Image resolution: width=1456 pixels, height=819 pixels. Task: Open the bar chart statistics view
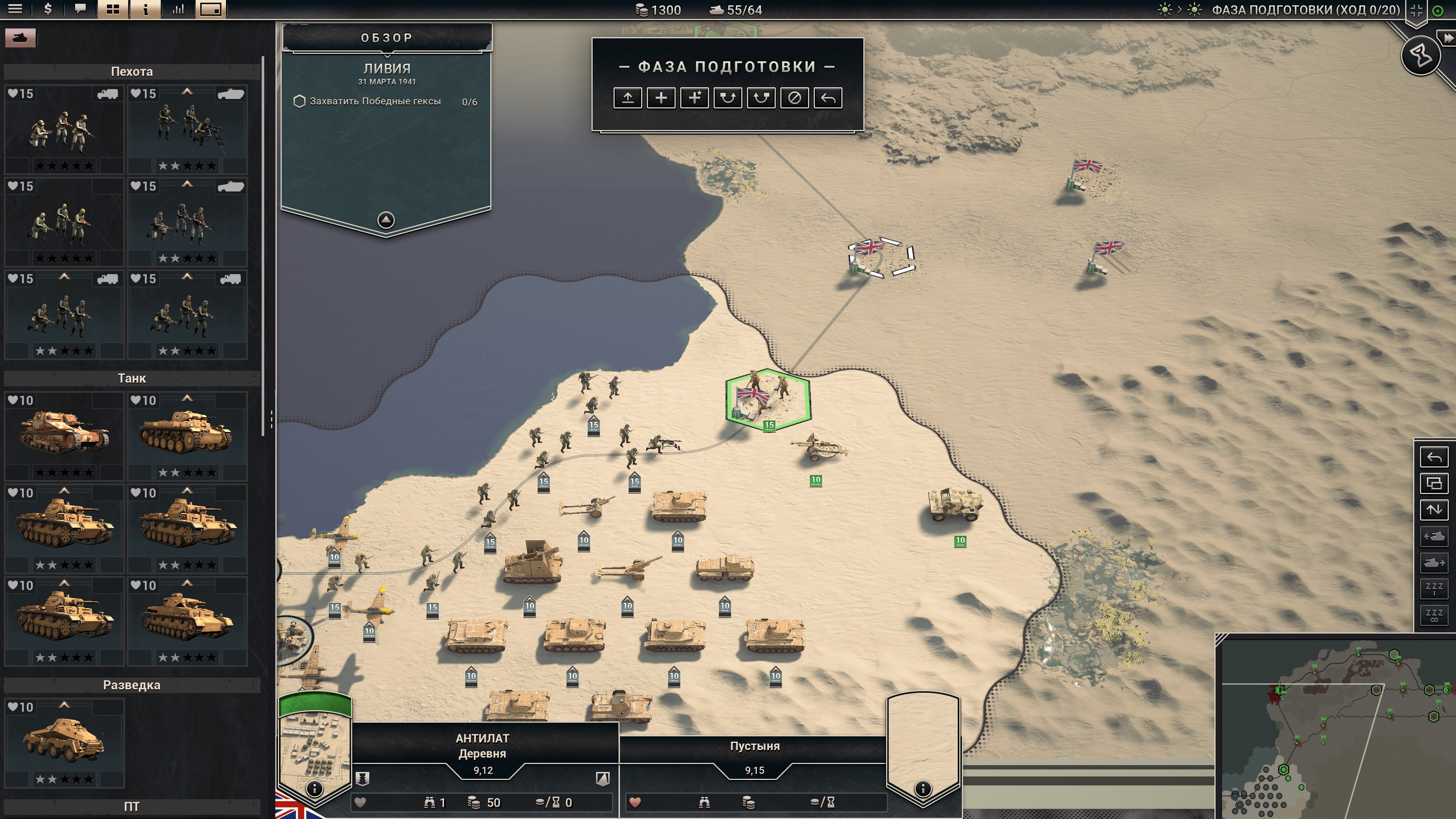click(178, 9)
